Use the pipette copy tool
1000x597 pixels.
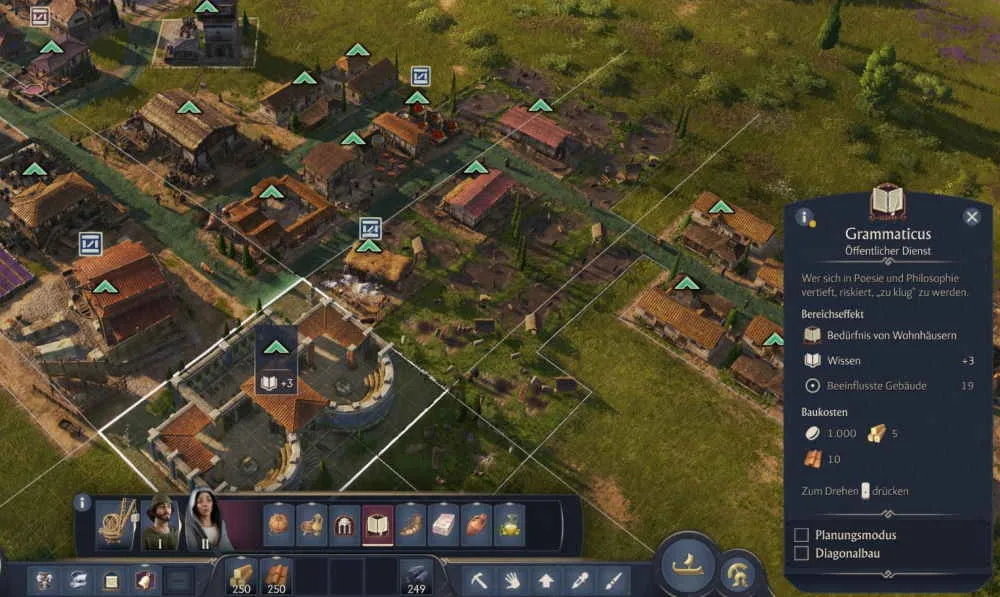[x=579, y=579]
